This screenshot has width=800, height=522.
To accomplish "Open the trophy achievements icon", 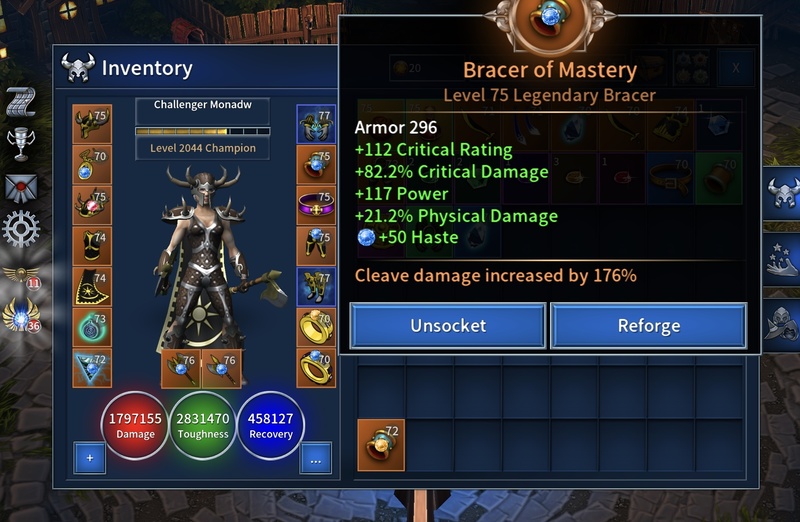I will pos(21,144).
